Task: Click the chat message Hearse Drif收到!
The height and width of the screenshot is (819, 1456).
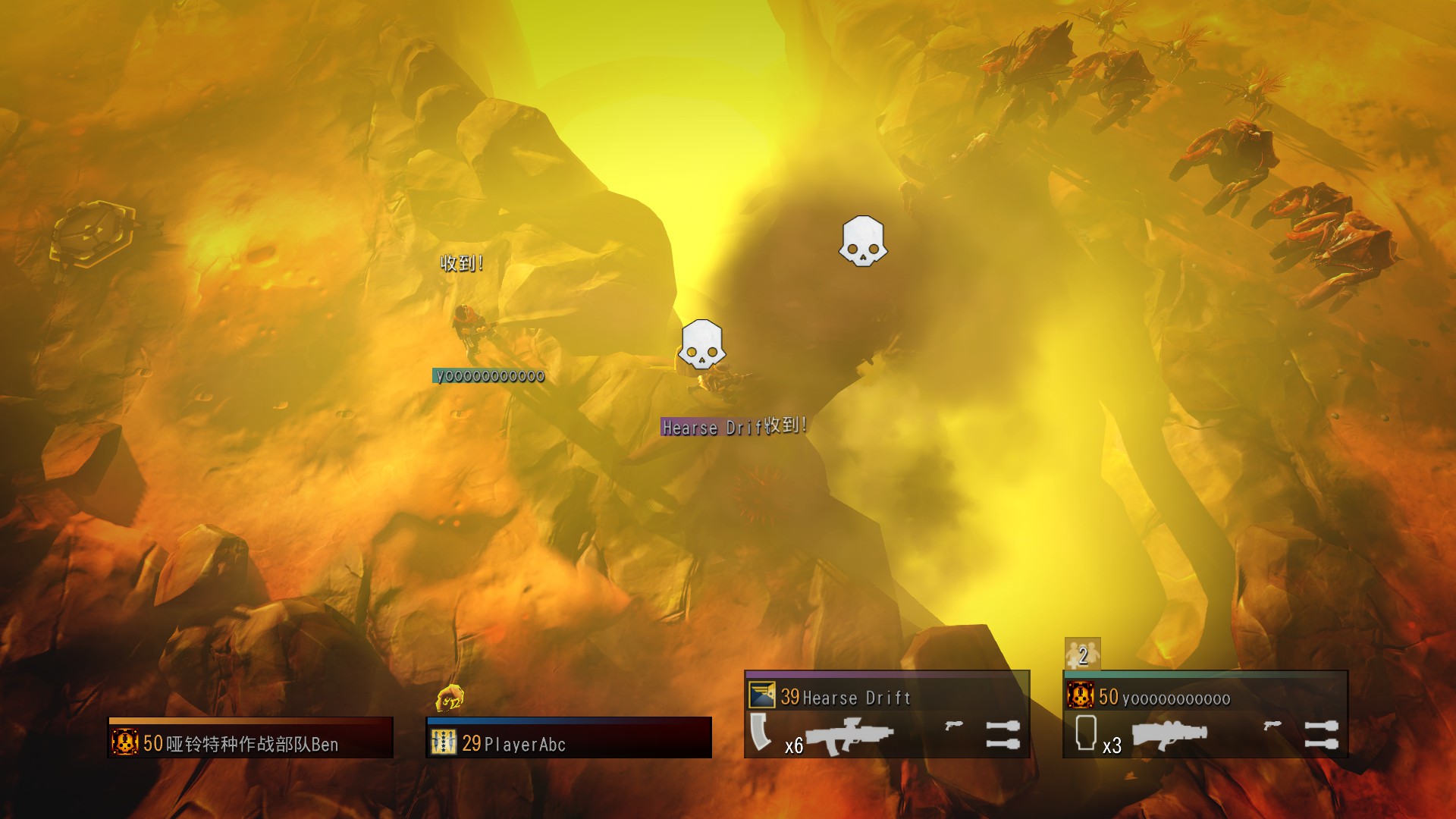Action: click(732, 426)
